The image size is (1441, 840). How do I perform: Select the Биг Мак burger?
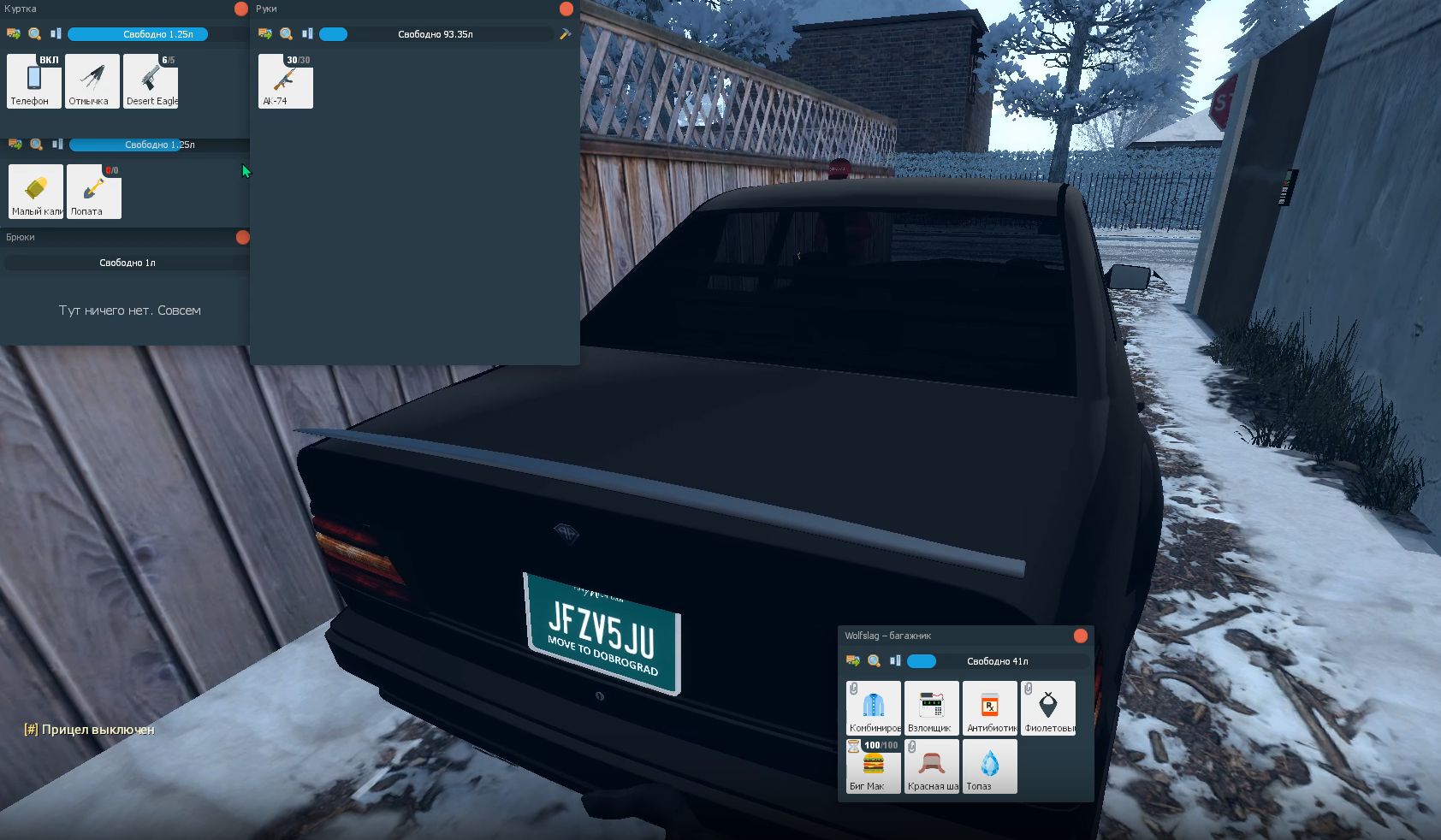pos(874,766)
